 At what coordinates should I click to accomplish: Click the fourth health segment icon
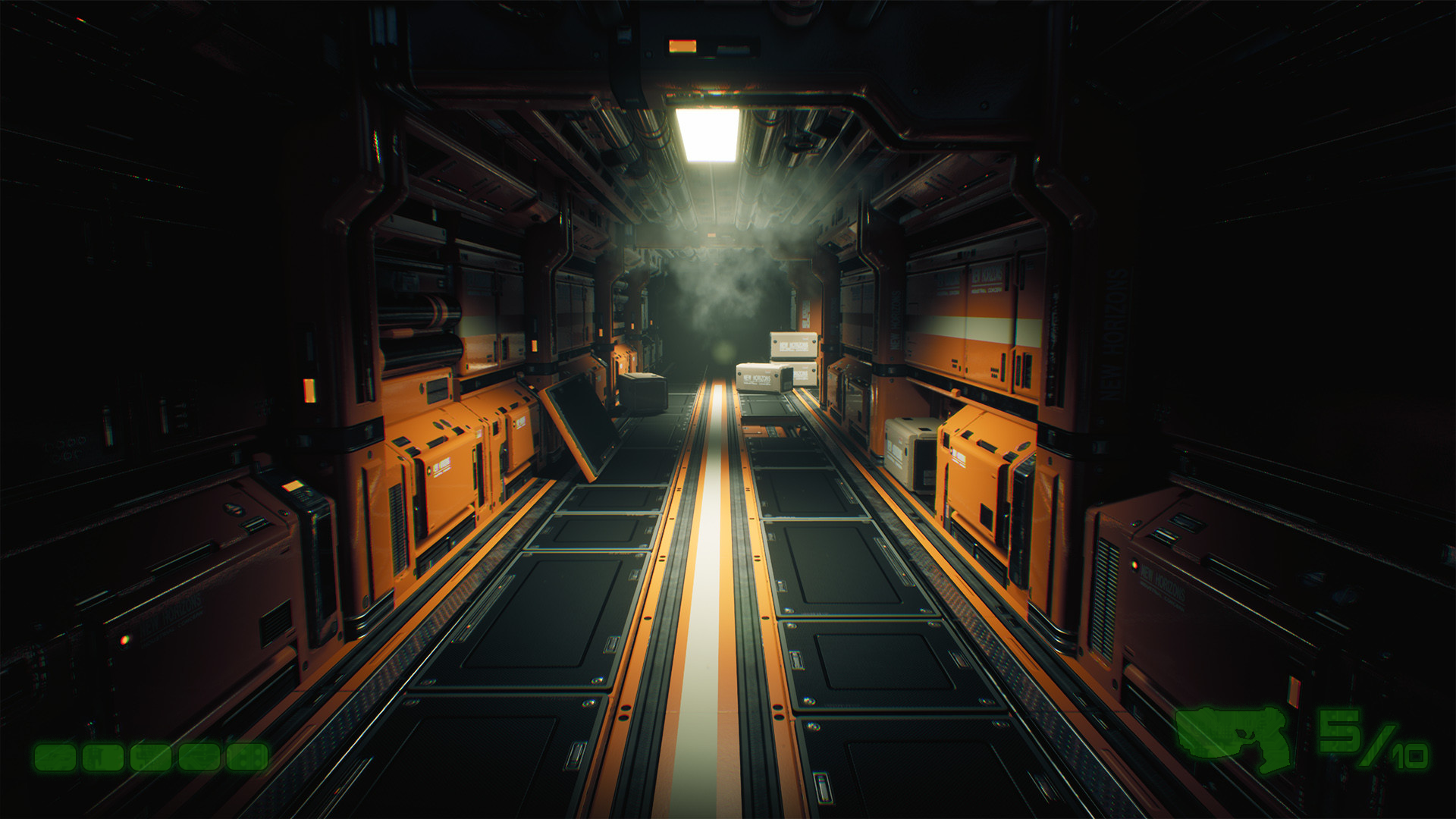point(199,758)
